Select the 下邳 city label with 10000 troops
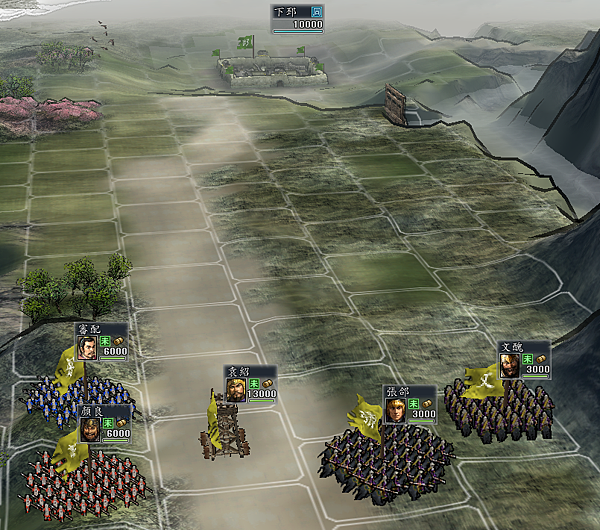Viewport: 600px width, 530px height. (298, 17)
